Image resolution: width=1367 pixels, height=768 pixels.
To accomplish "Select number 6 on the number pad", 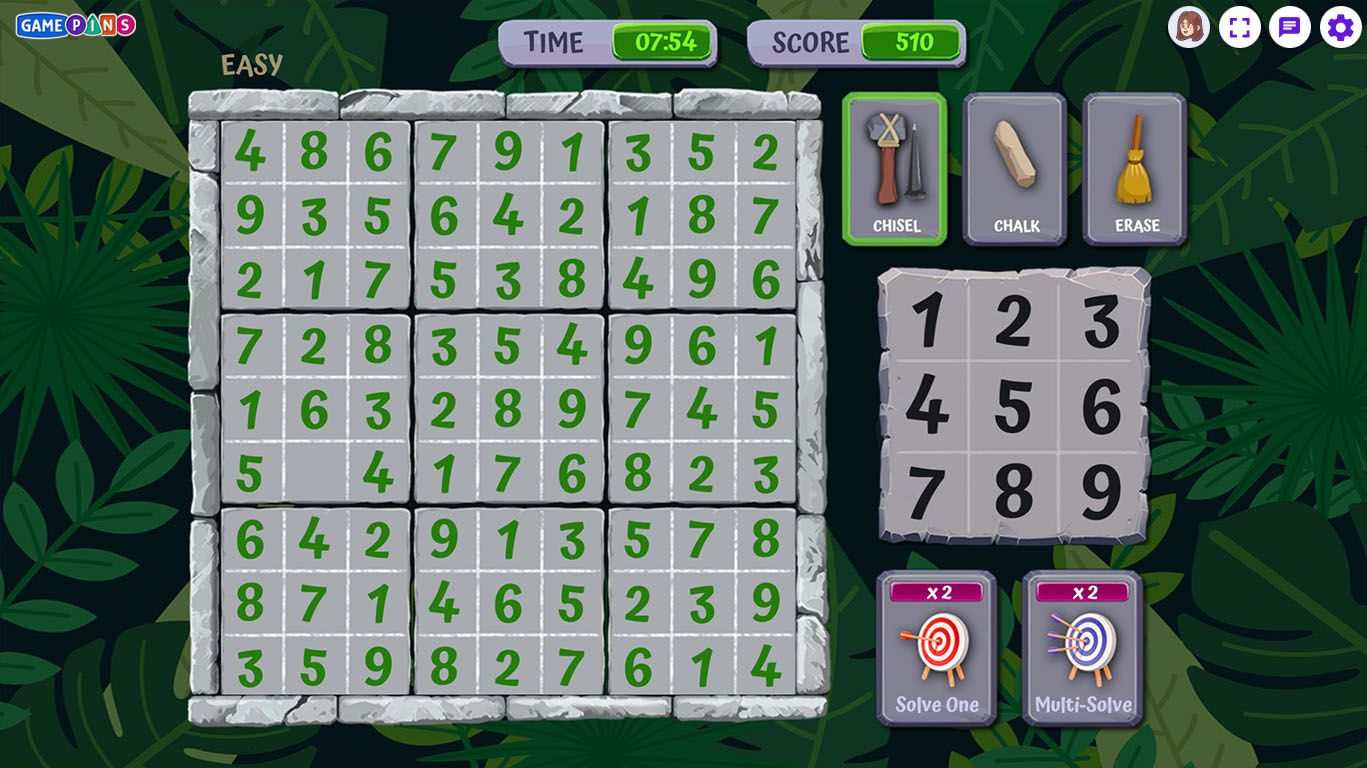I will 1101,406.
